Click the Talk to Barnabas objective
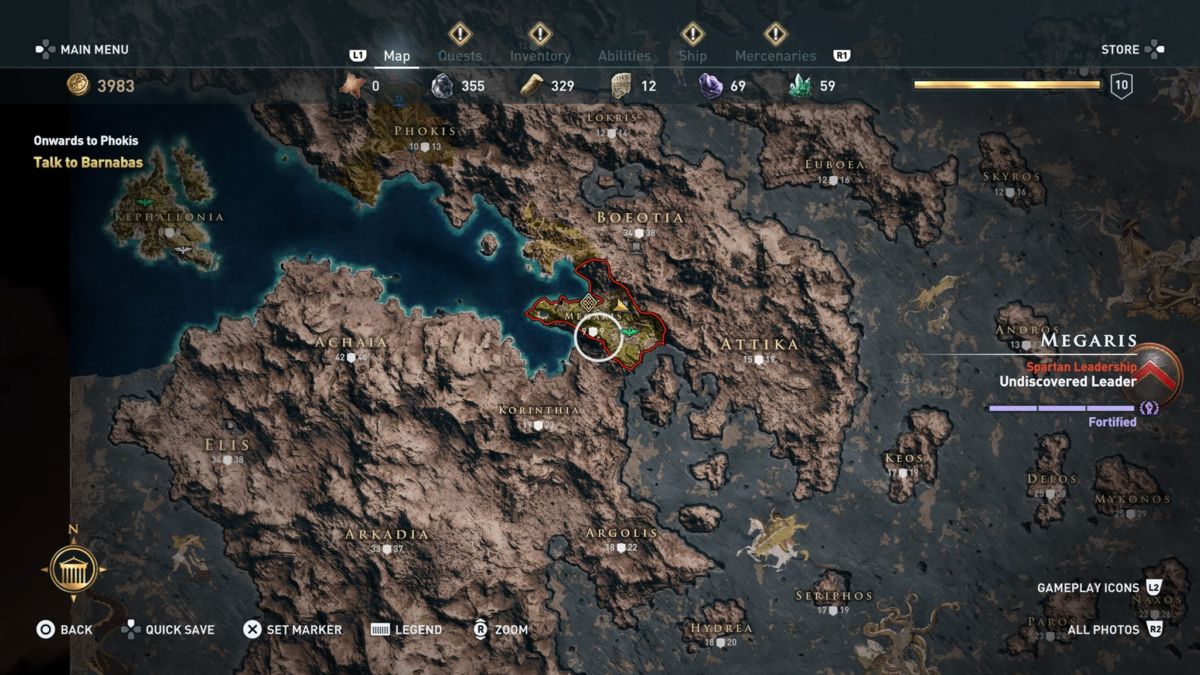 (88, 162)
